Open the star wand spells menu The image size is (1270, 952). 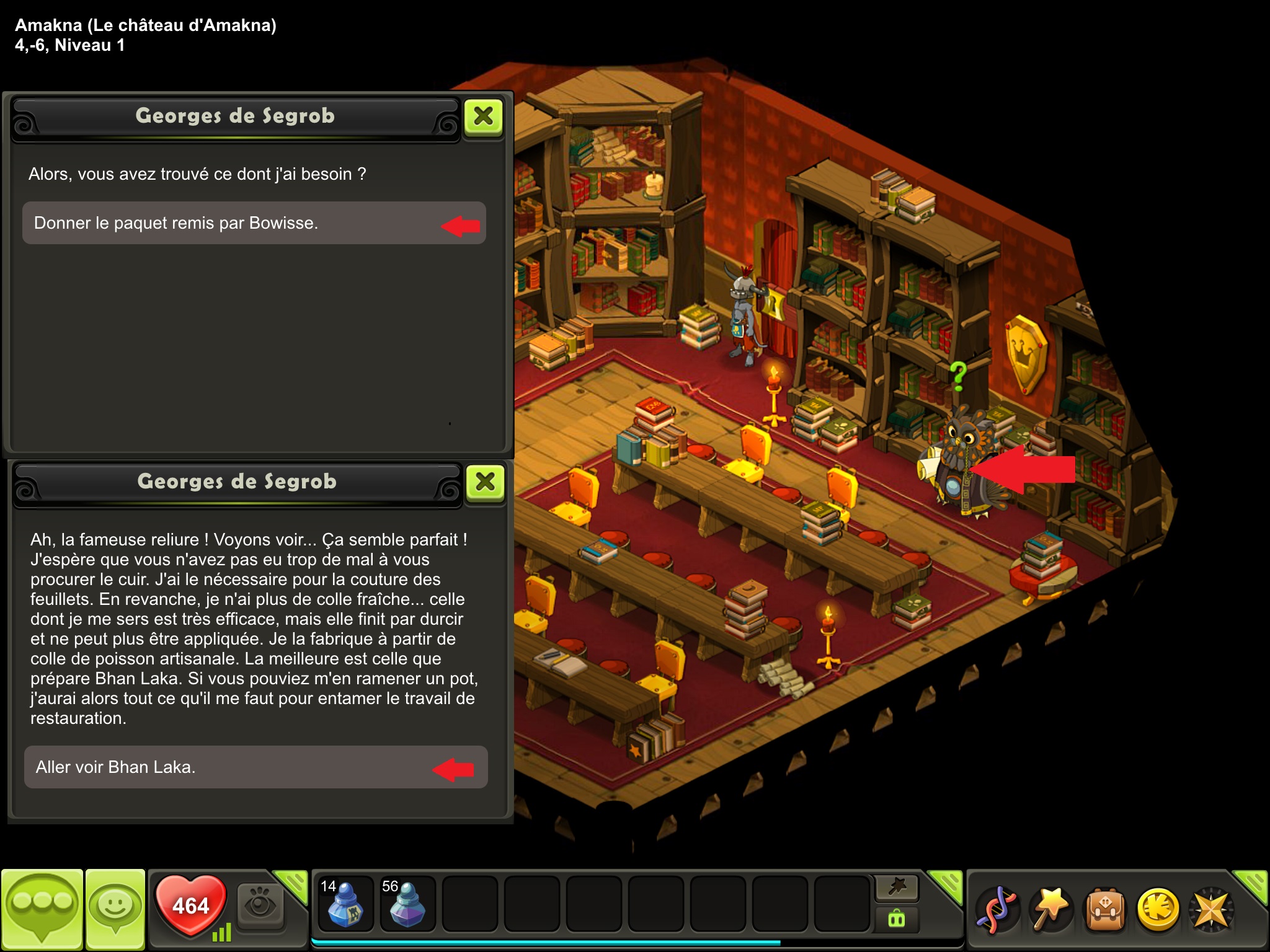pos(1050,909)
